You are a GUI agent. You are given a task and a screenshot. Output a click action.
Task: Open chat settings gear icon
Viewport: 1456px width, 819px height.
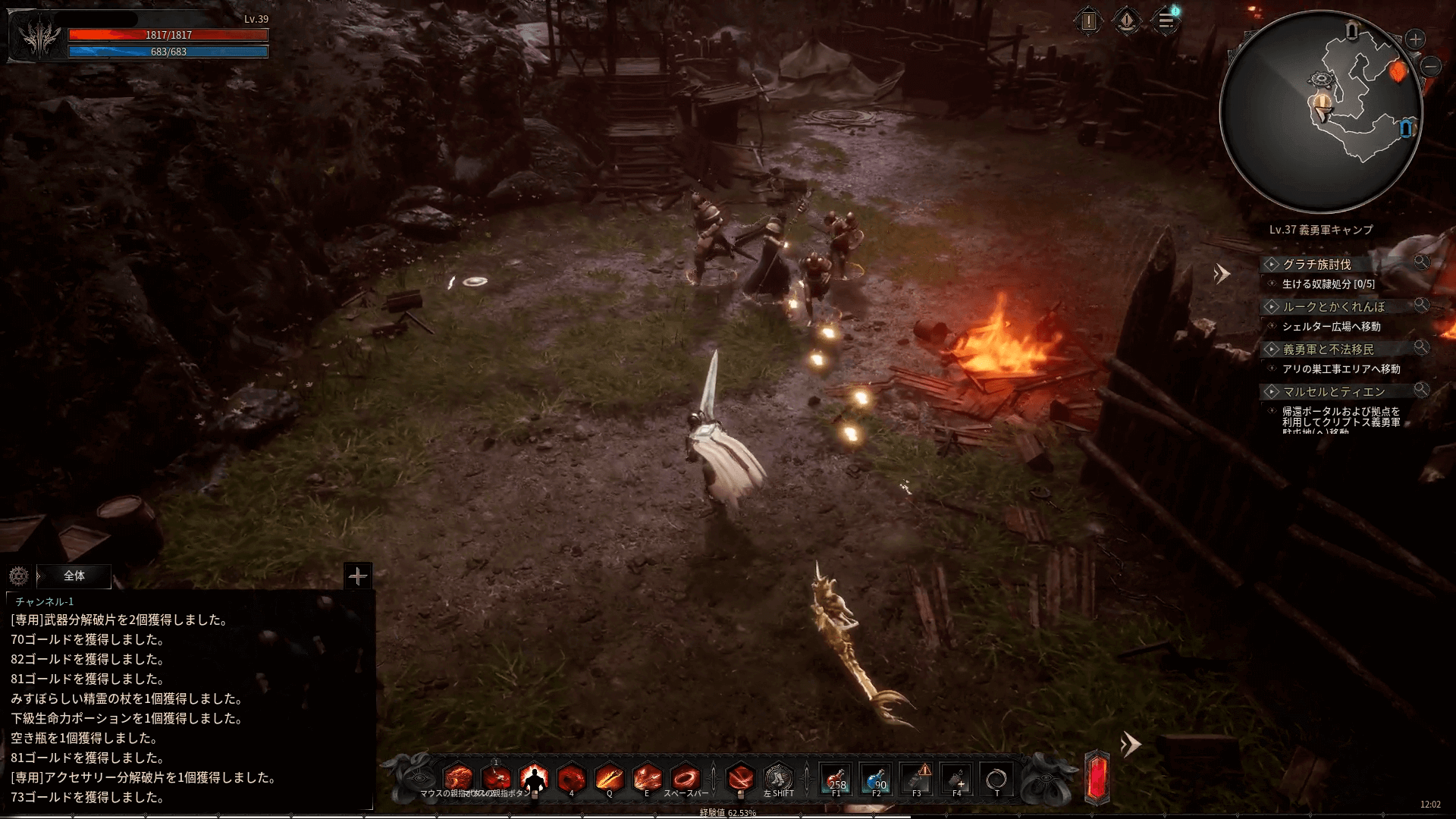[19, 576]
